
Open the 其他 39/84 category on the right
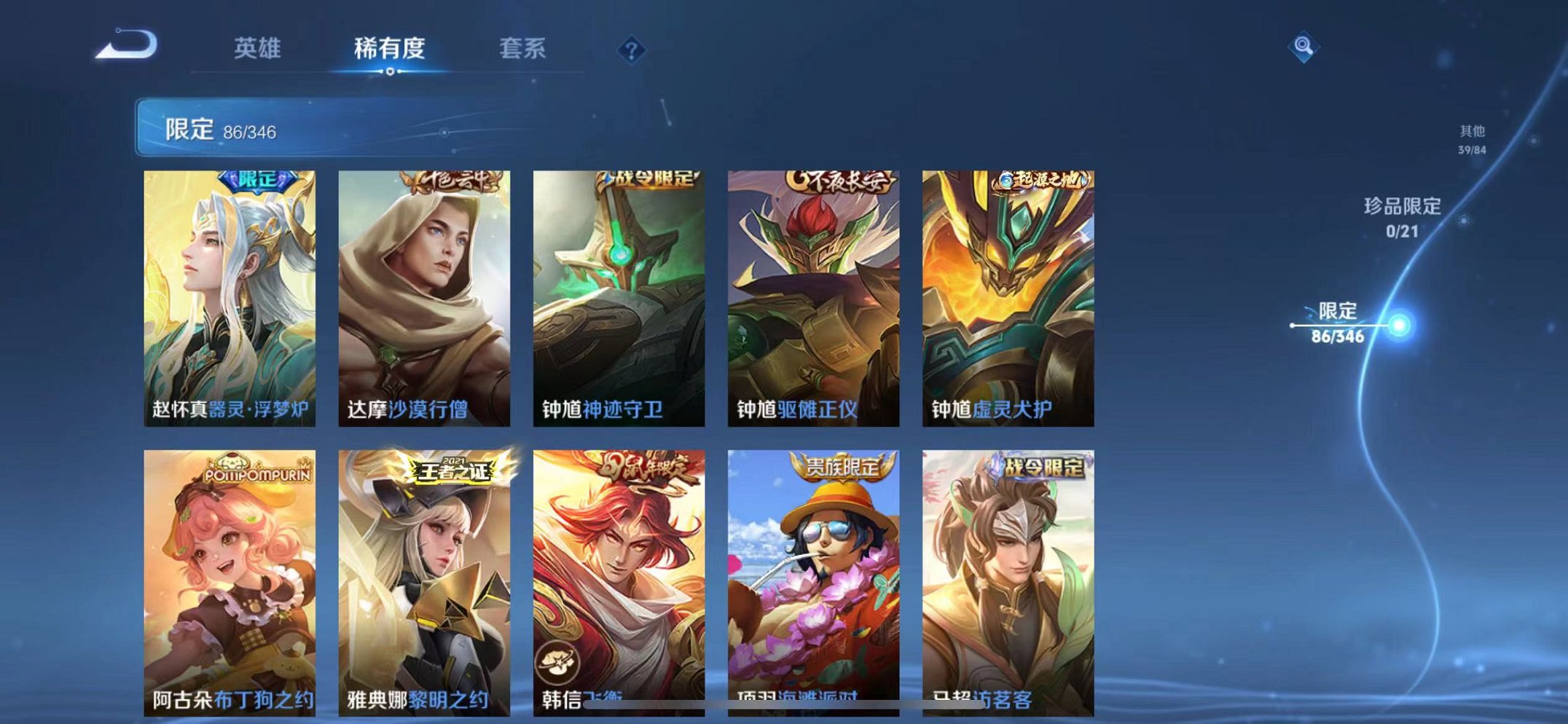coord(1473,140)
